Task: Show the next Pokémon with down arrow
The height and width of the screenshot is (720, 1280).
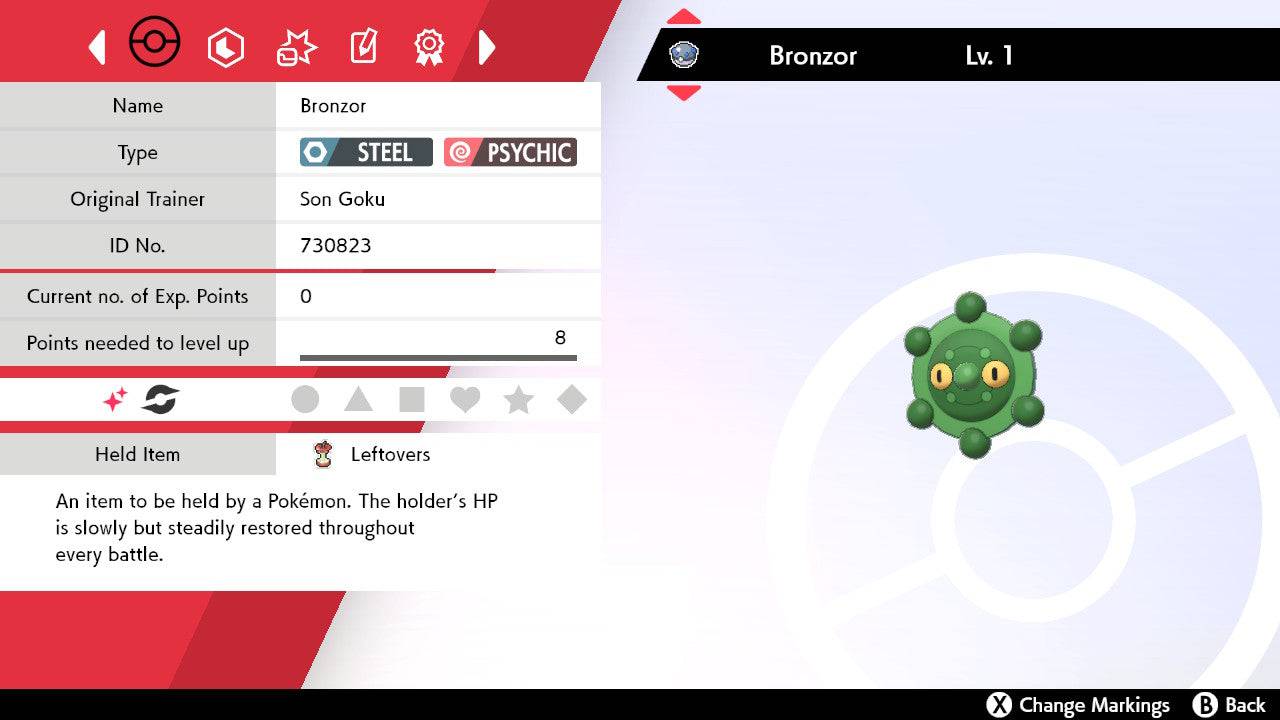Action: tap(683, 93)
